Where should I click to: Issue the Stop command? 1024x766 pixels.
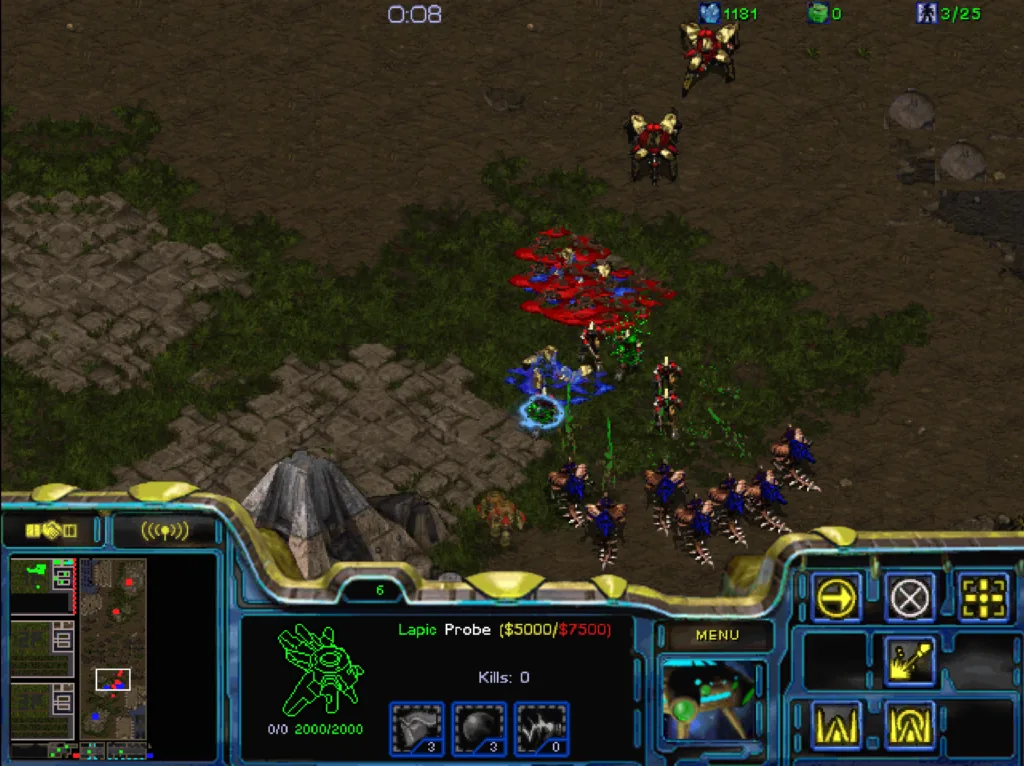(909, 598)
